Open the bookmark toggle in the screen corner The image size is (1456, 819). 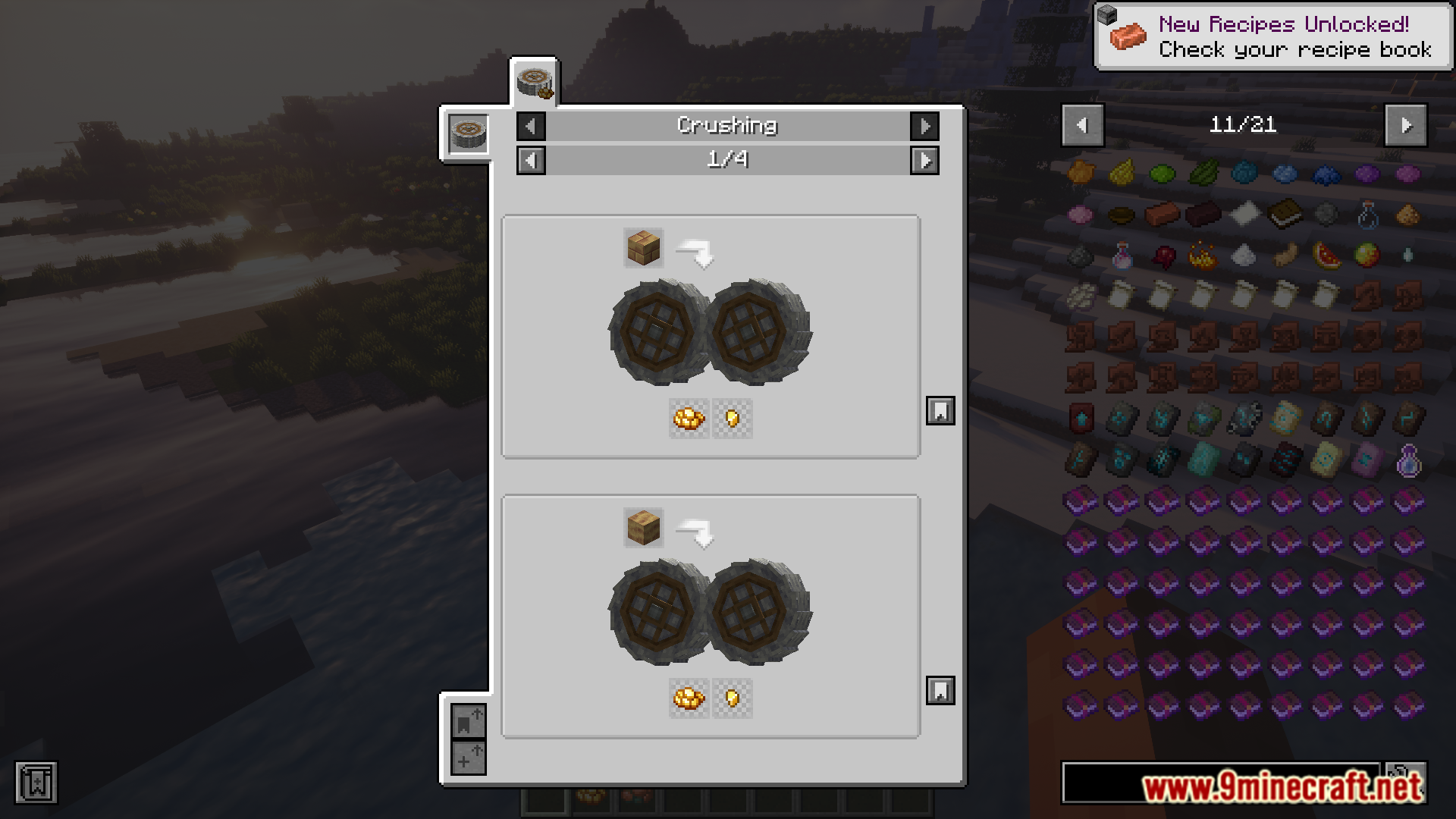click(36, 783)
